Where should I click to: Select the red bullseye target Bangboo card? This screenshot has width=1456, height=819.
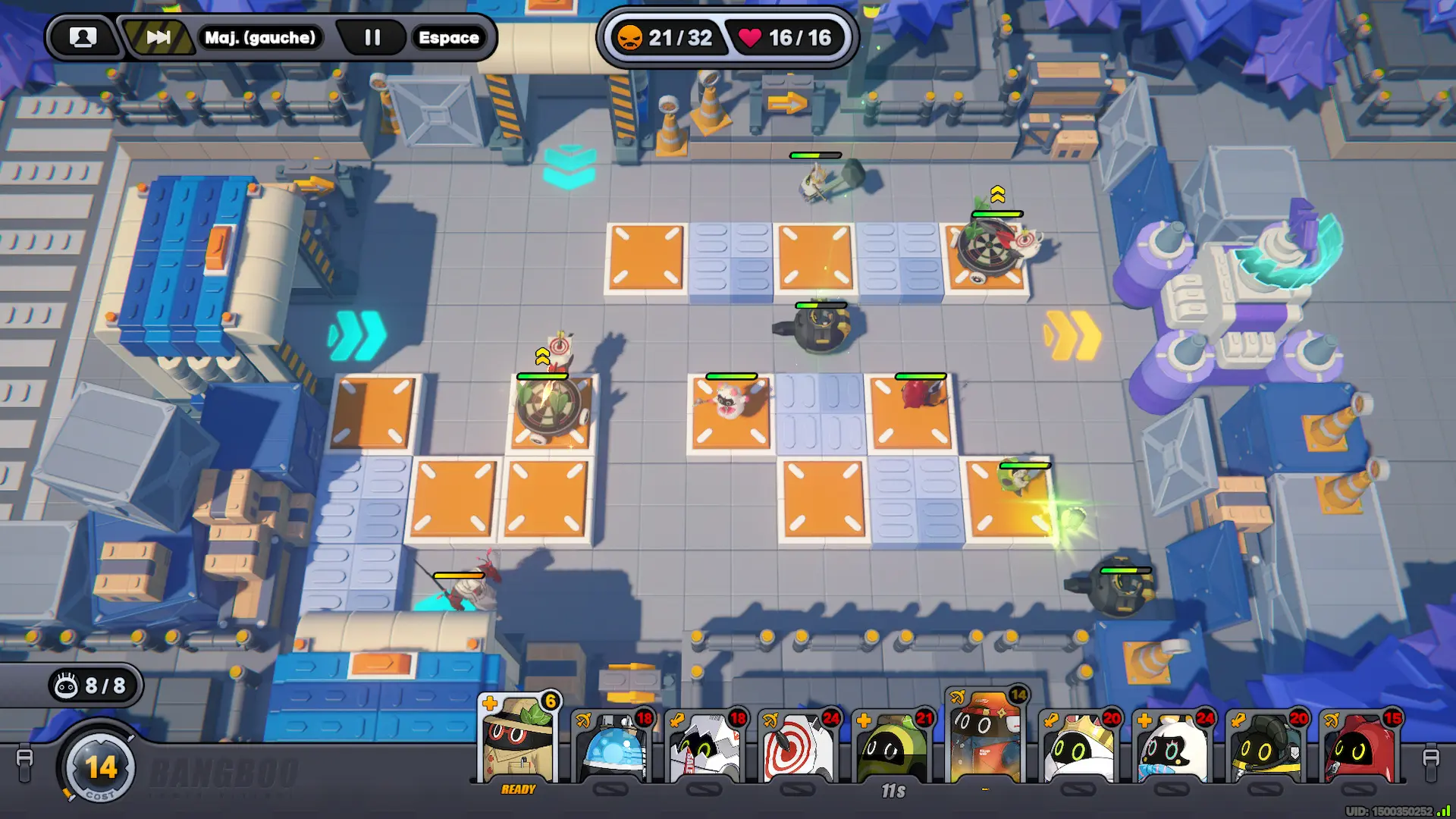tap(798, 748)
